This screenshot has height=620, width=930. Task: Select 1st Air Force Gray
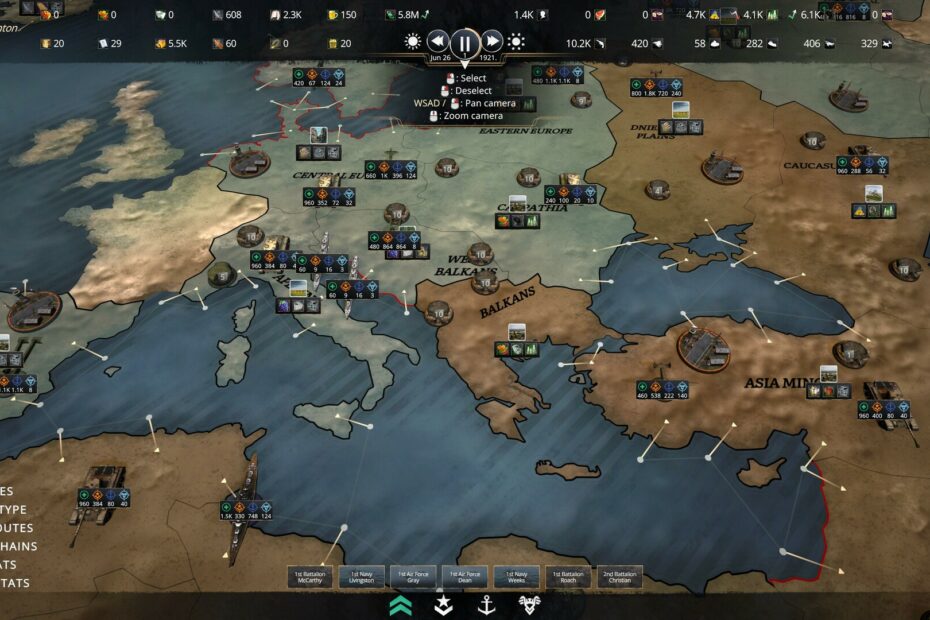click(x=413, y=578)
